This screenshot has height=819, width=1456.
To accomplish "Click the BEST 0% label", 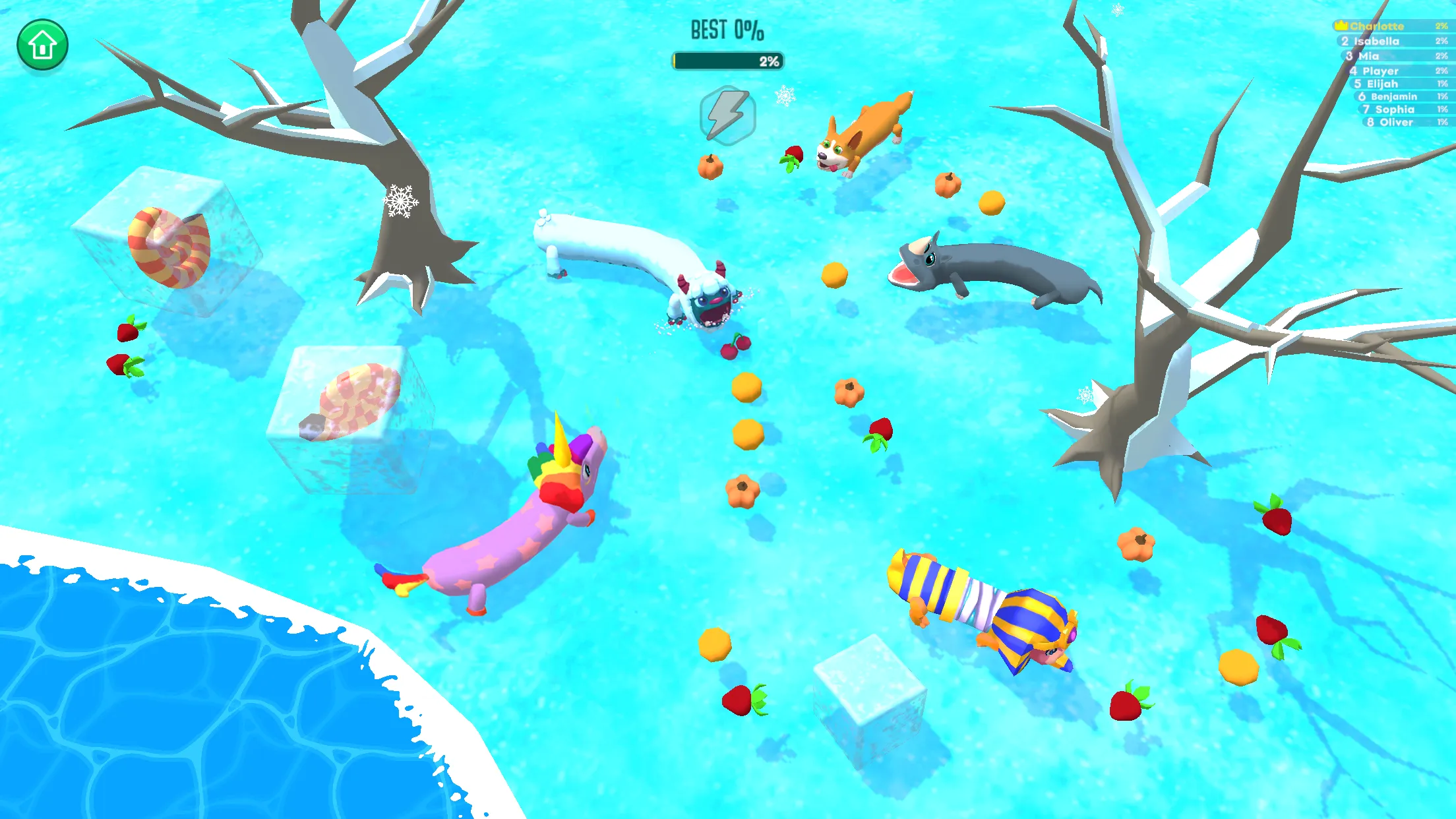I will pos(725,30).
